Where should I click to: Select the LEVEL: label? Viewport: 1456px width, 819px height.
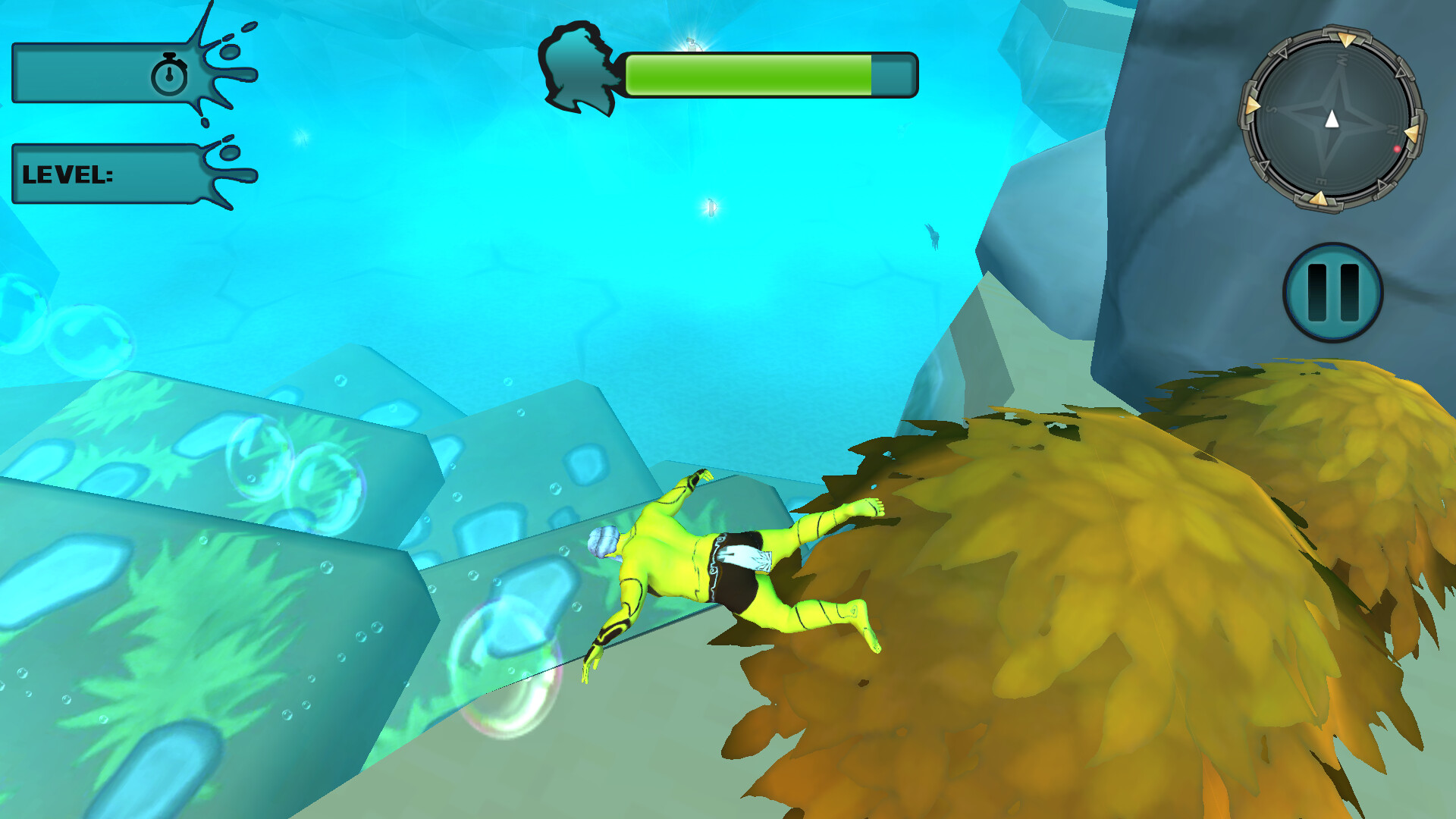(x=68, y=174)
